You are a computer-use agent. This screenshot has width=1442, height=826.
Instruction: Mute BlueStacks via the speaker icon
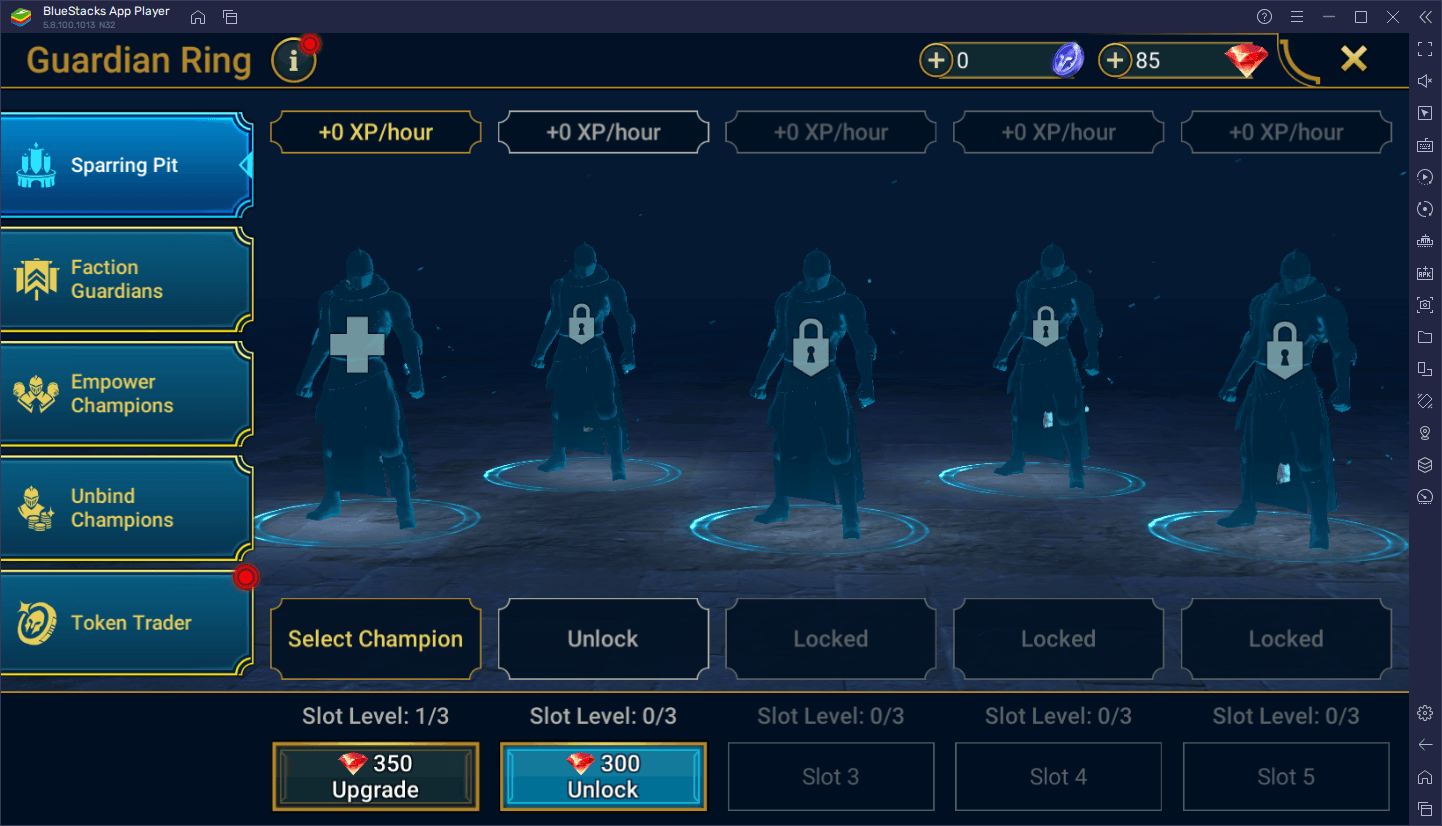tap(1425, 80)
